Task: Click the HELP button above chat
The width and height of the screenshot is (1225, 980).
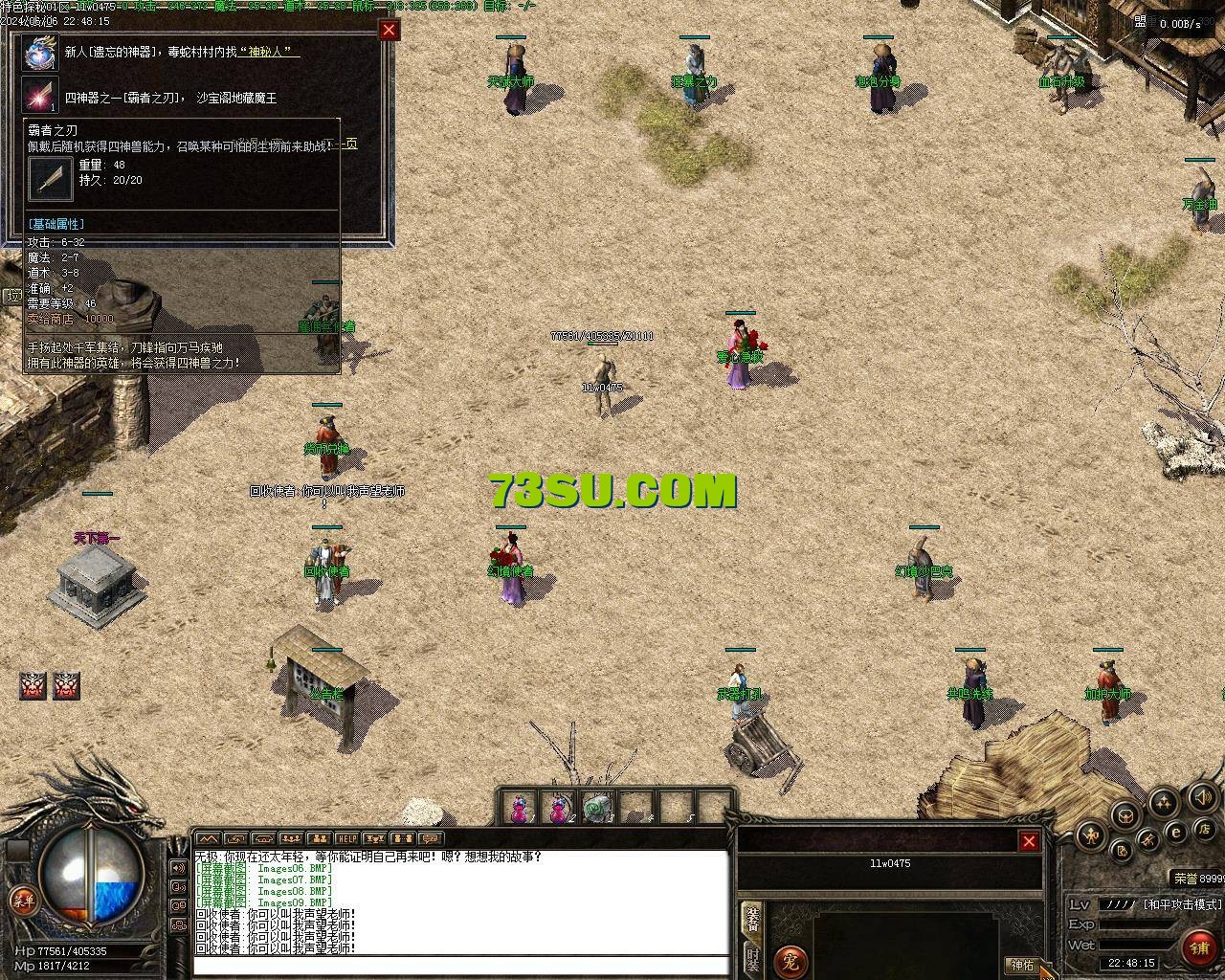Action: [x=347, y=839]
